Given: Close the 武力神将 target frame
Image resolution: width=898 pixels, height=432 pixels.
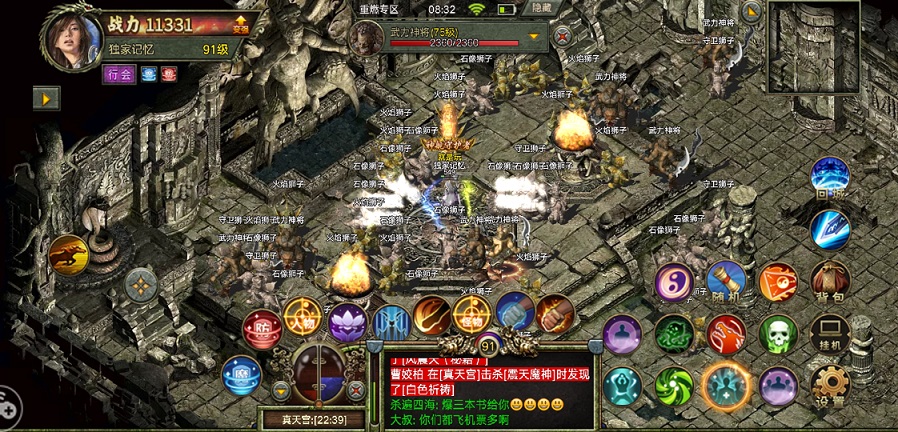Looking at the screenshot, I should [563, 36].
